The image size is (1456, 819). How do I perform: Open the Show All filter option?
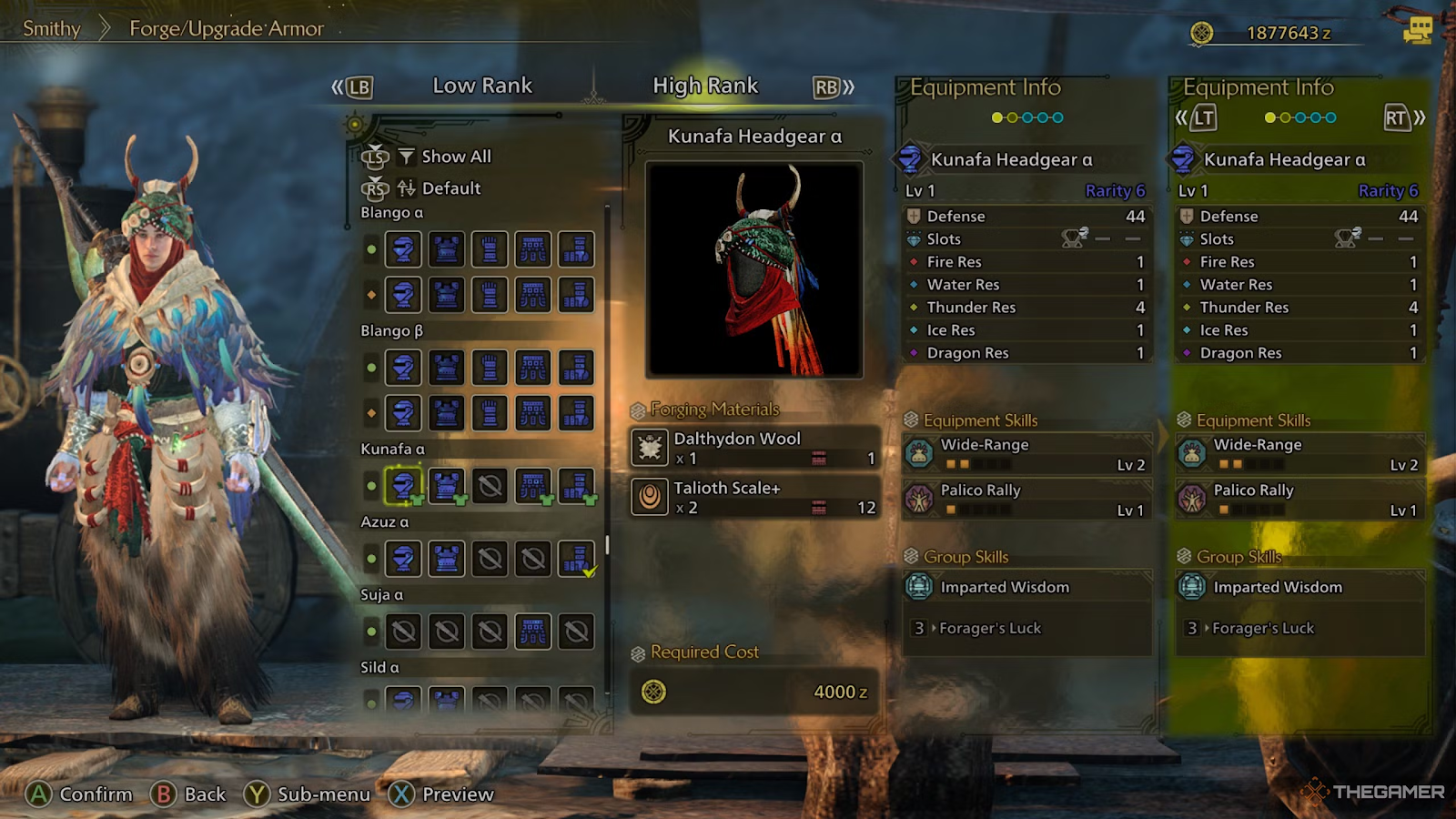[455, 157]
